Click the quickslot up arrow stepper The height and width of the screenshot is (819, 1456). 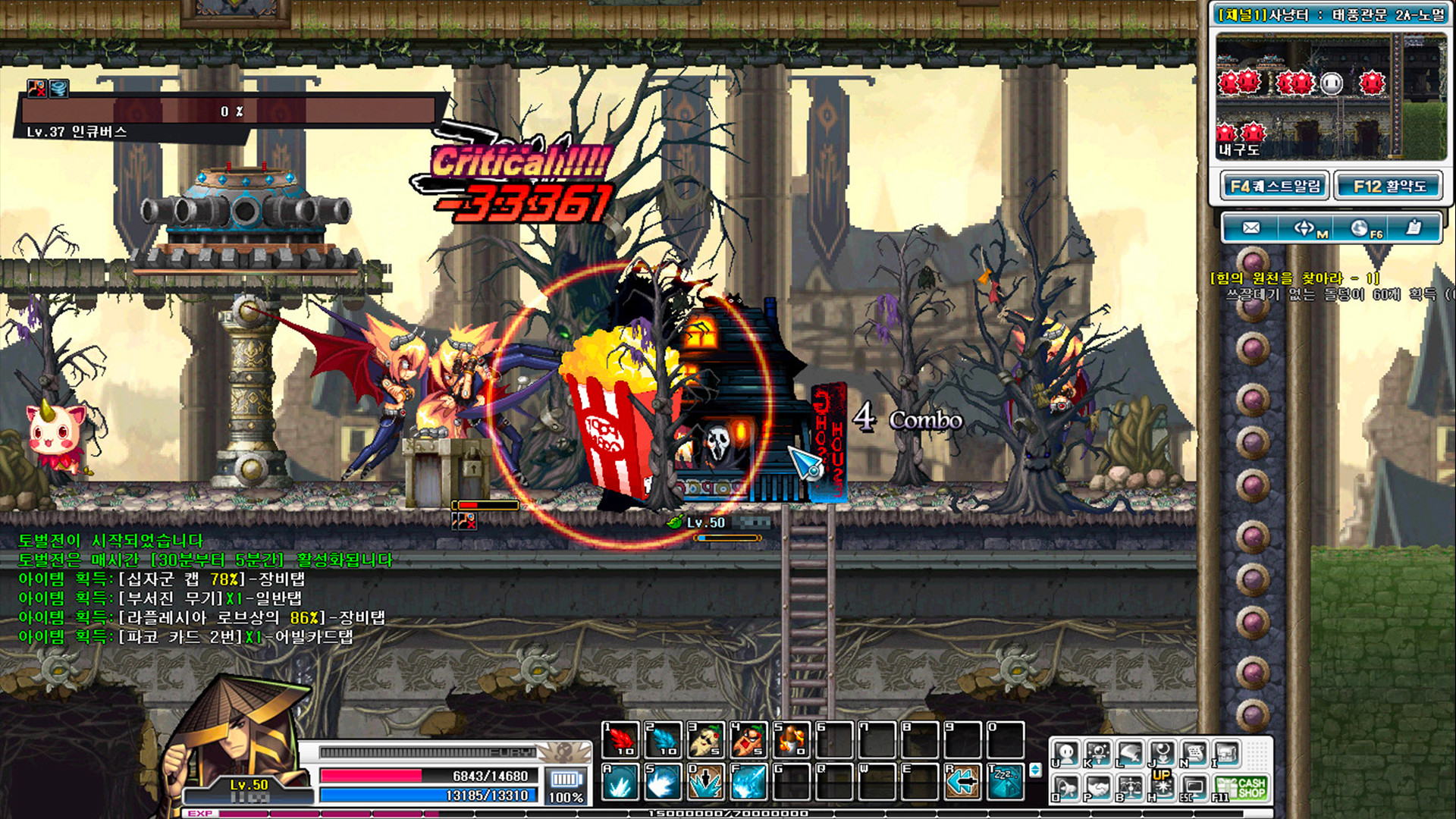[1036, 767]
